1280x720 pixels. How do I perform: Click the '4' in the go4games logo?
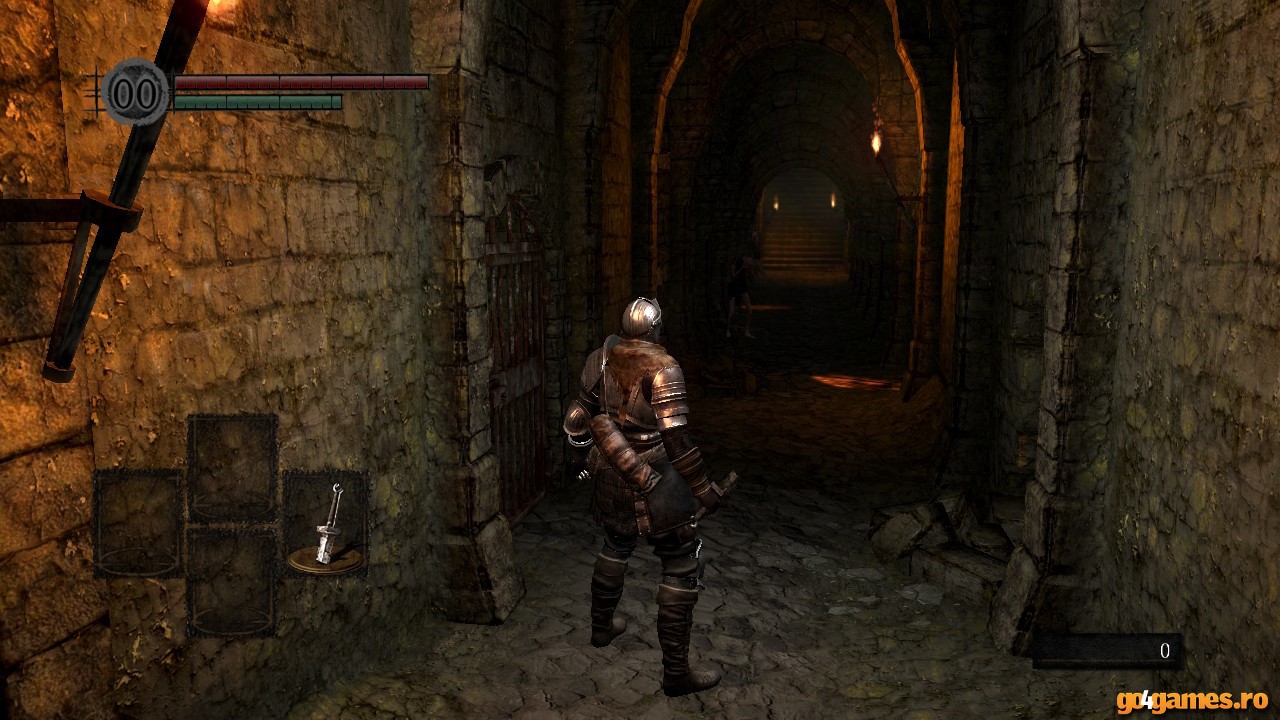[x=1148, y=700]
